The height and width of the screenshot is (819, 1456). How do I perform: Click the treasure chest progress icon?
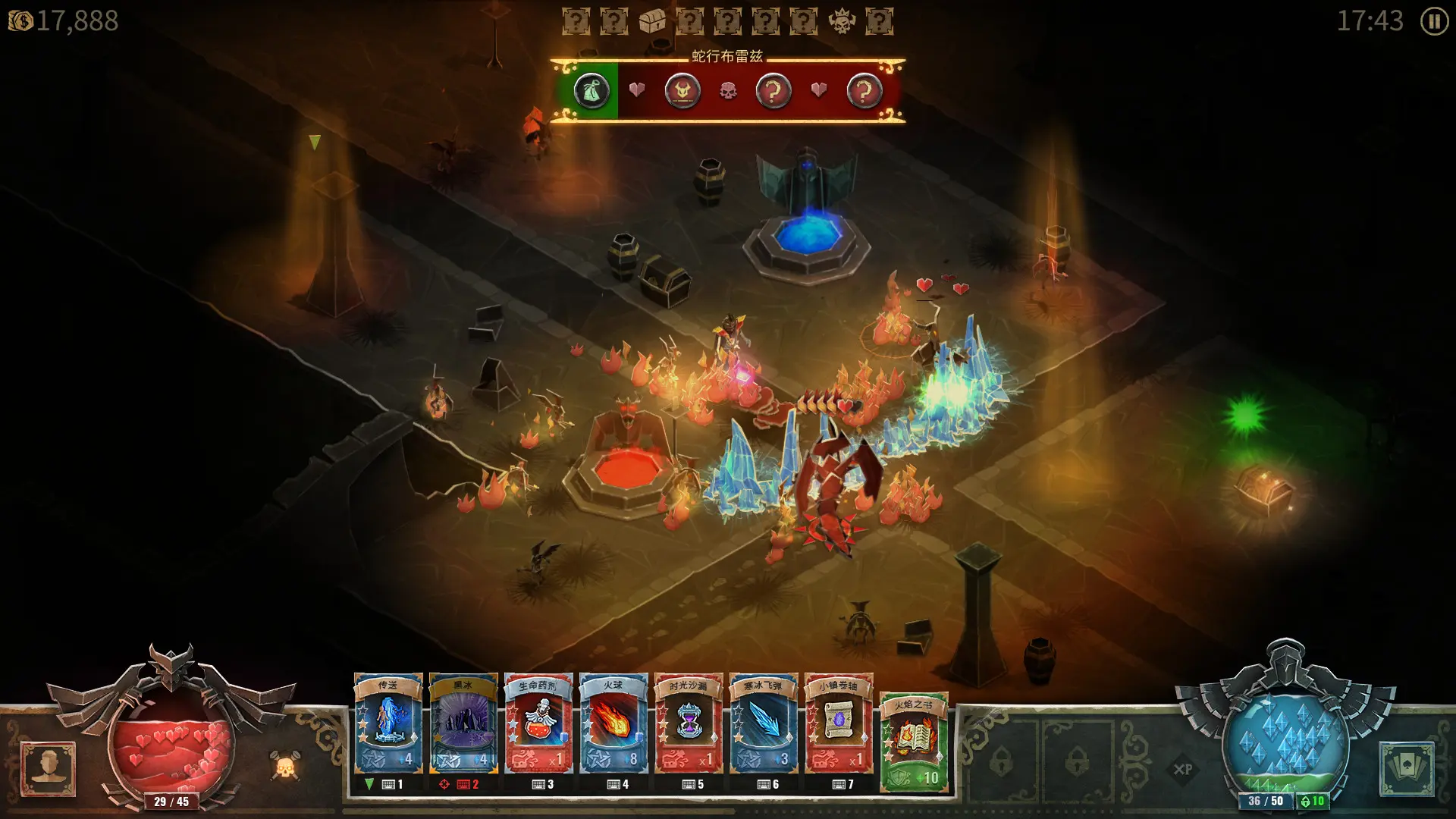pos(652,20)
